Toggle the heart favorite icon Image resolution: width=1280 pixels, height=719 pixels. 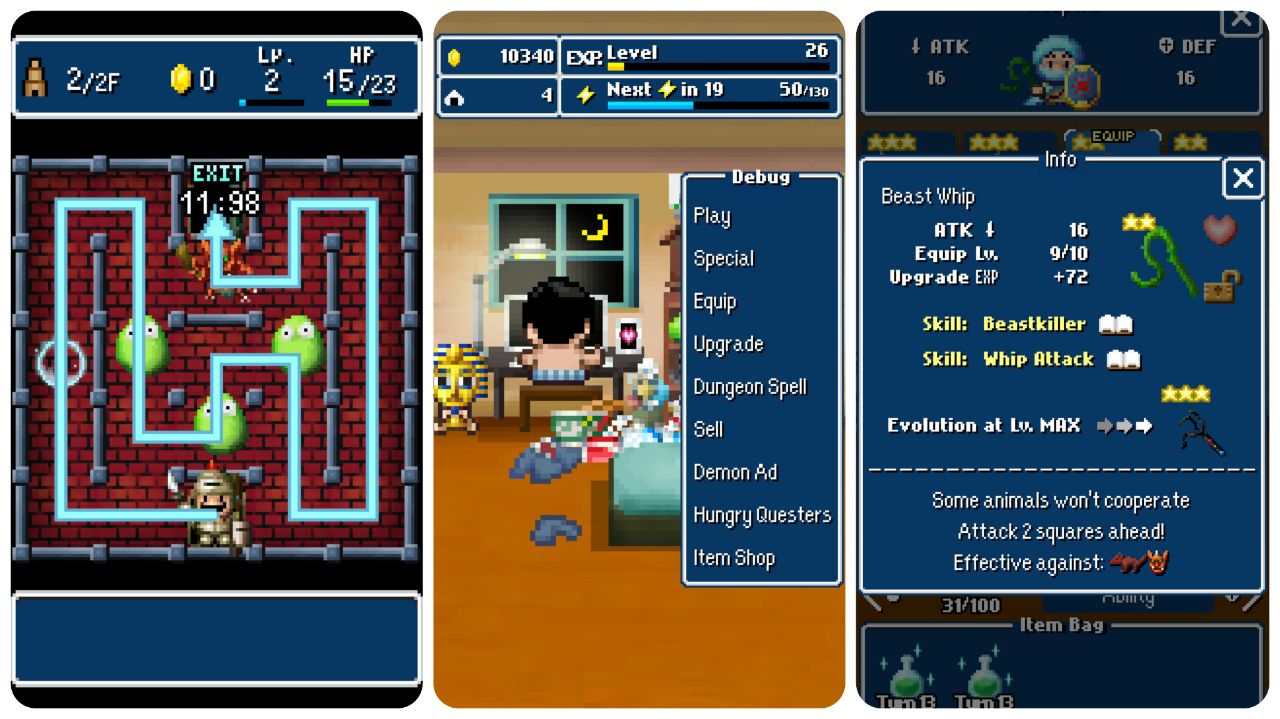tap(1219, 230)
